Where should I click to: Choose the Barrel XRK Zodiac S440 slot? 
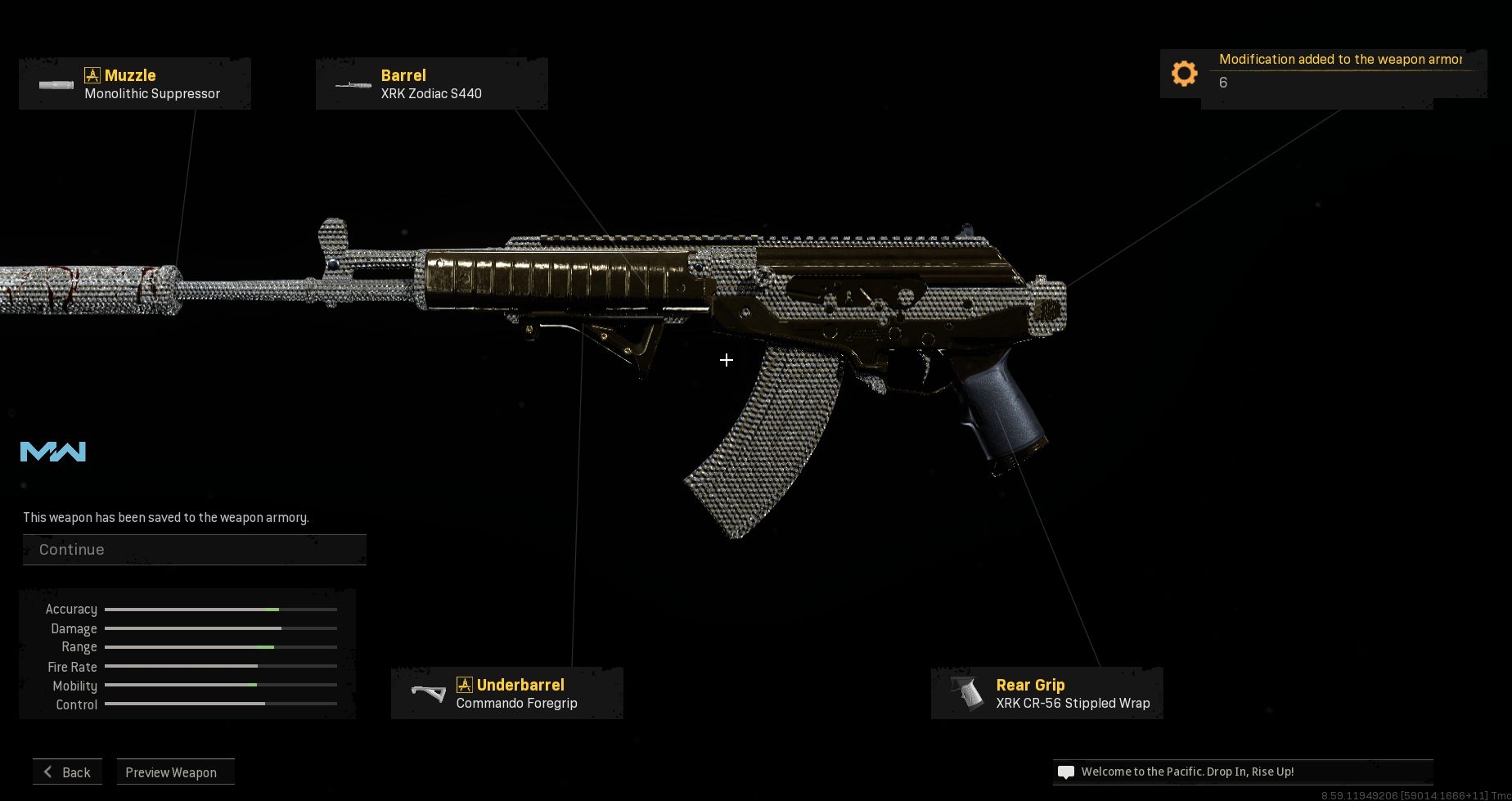pyautogui.click(x=431, y=84)
